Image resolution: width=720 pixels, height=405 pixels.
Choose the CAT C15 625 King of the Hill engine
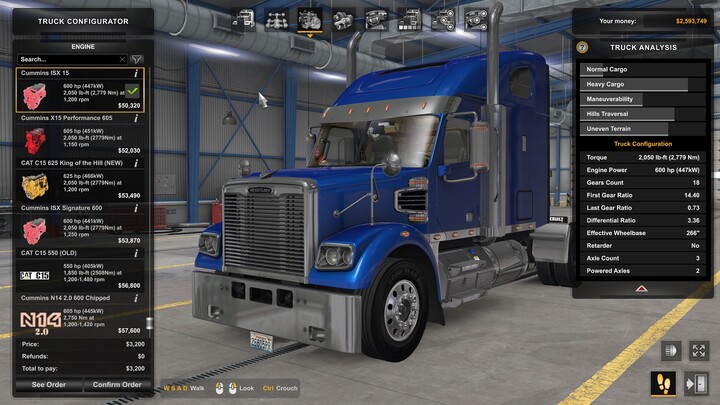[x=80, y=182]
